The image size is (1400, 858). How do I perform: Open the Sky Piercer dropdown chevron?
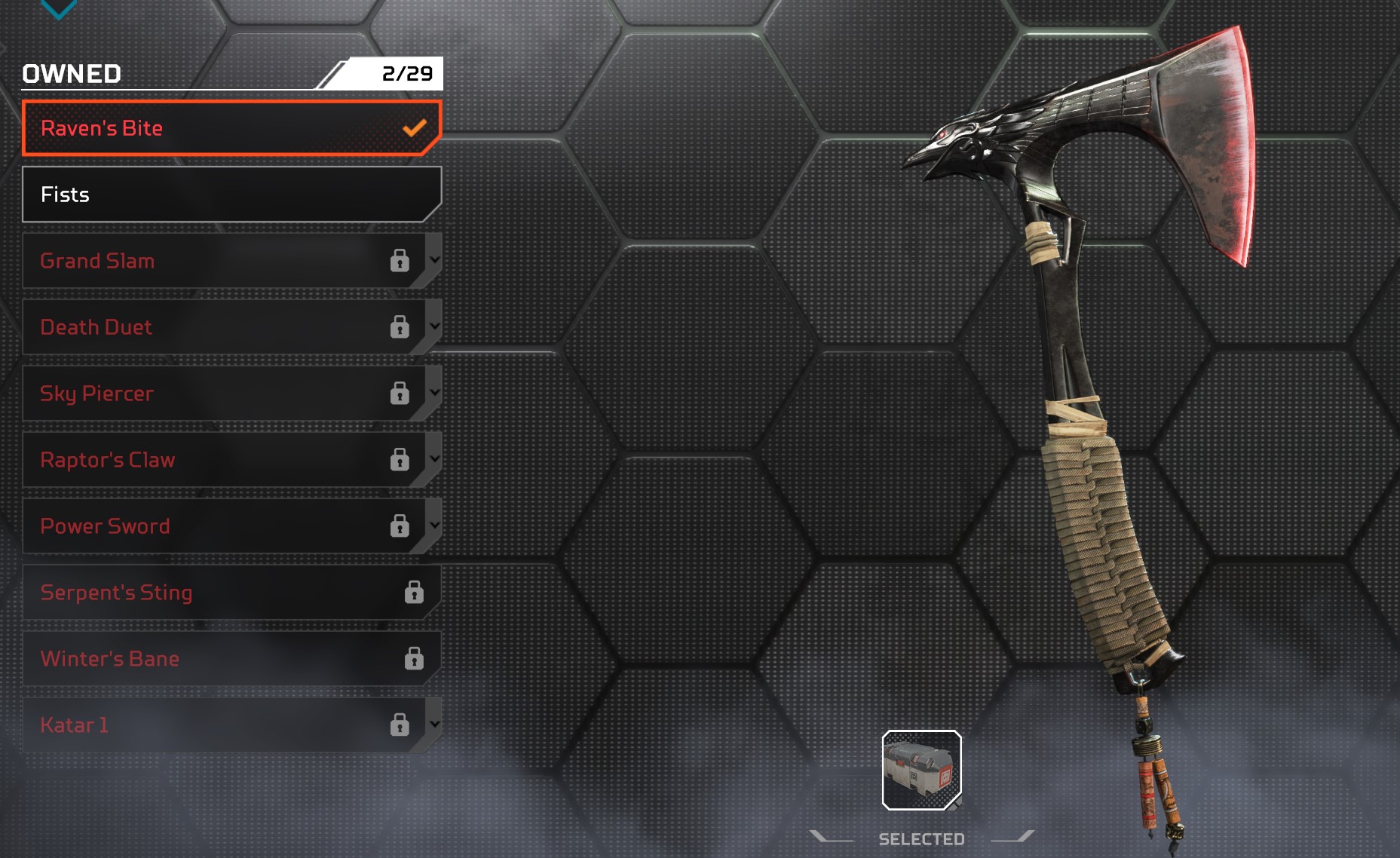point(434,392)
